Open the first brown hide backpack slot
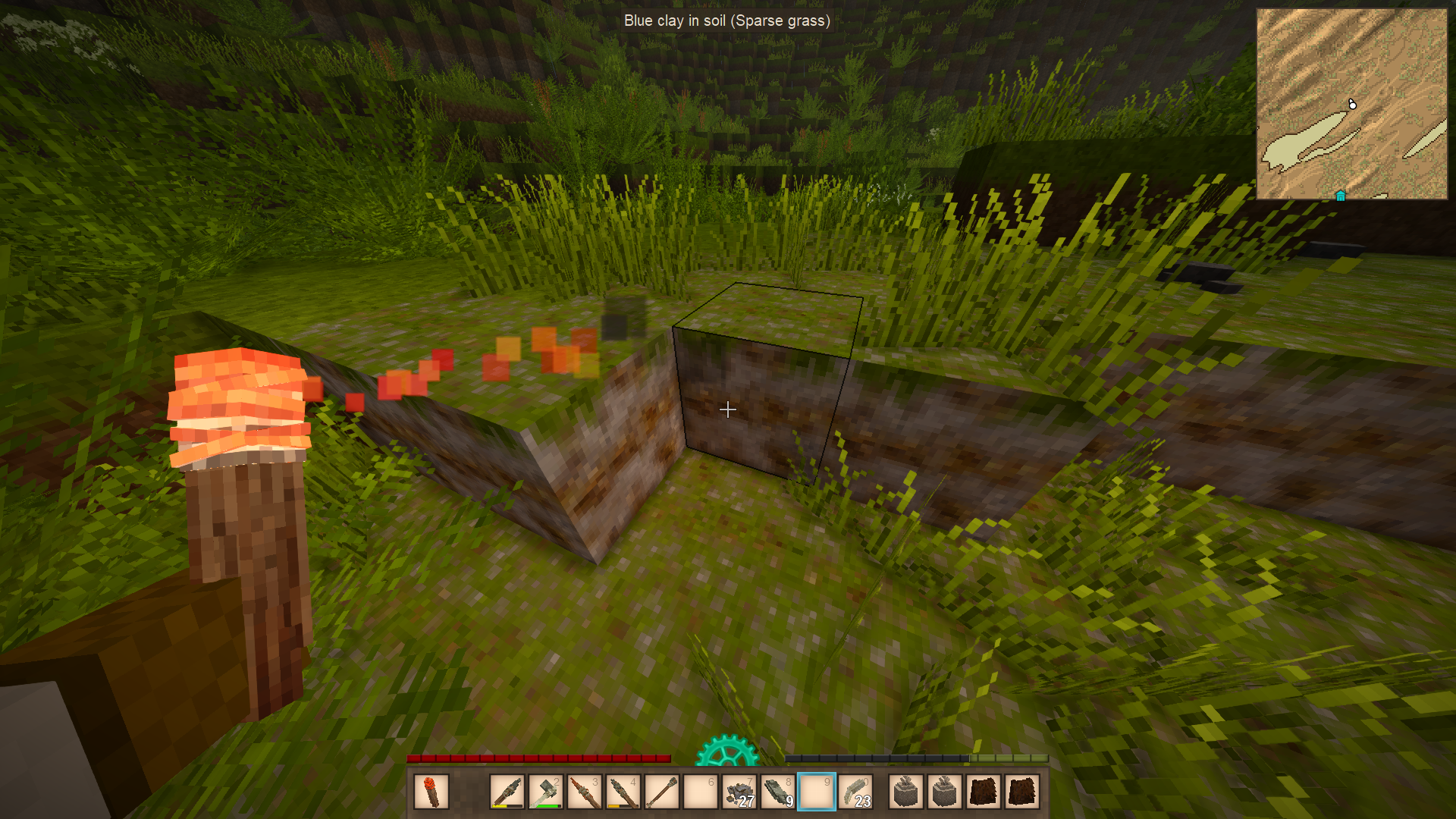1456x819 pixels. (984, 792)
